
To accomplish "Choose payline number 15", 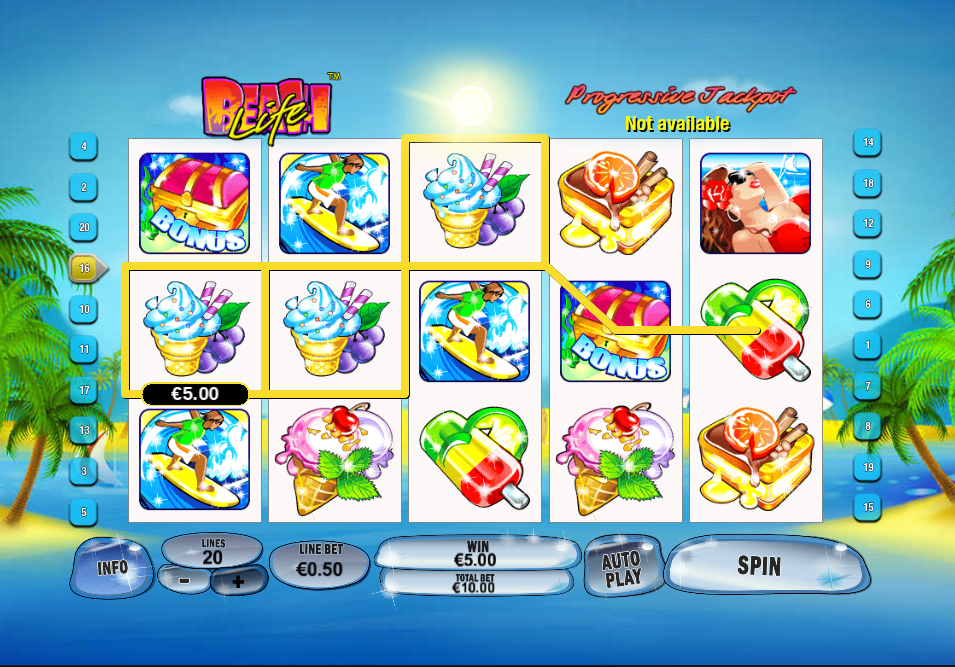I will 867,507.
